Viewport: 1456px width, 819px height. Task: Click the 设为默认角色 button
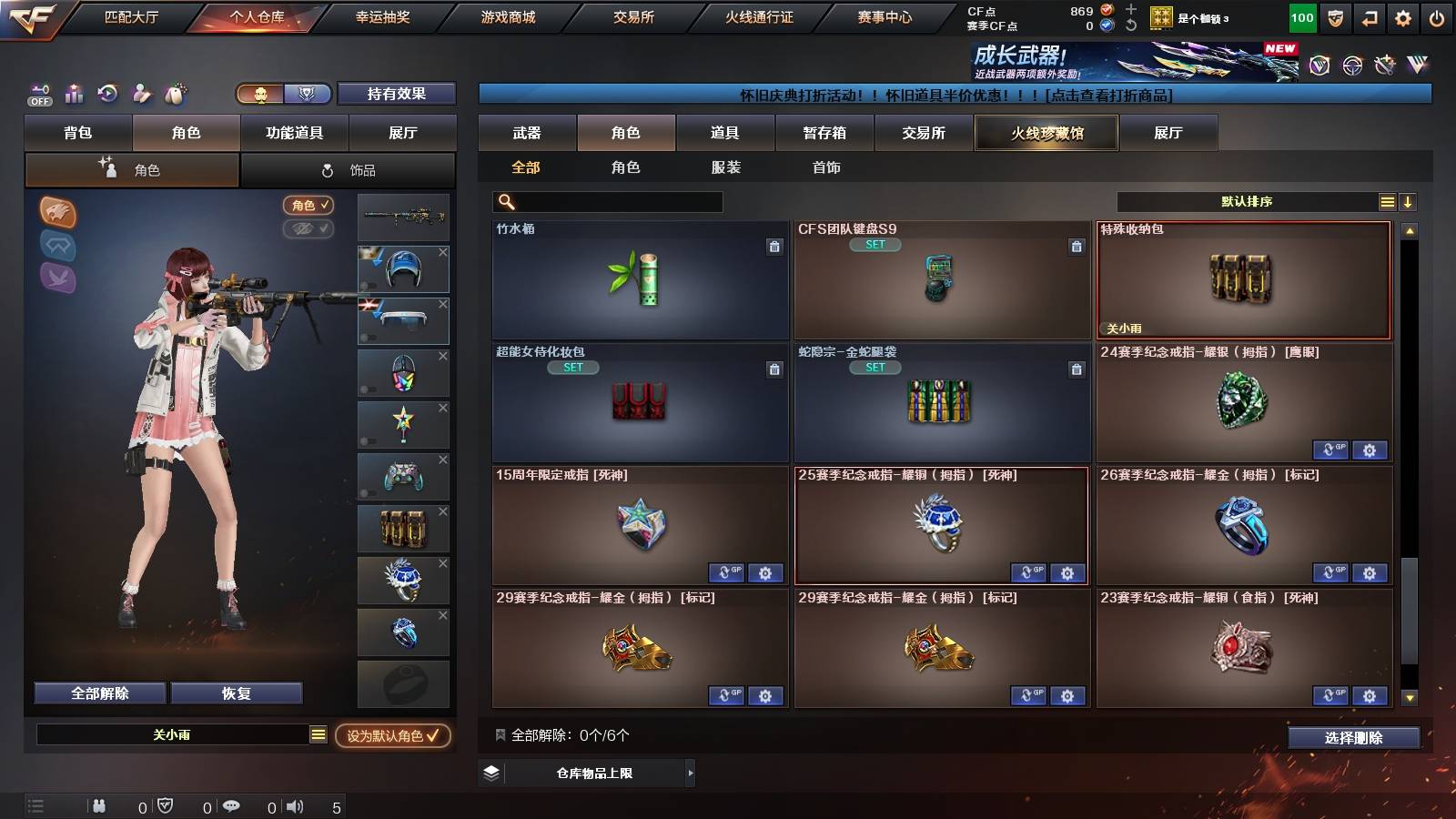[x=393, y=738]
